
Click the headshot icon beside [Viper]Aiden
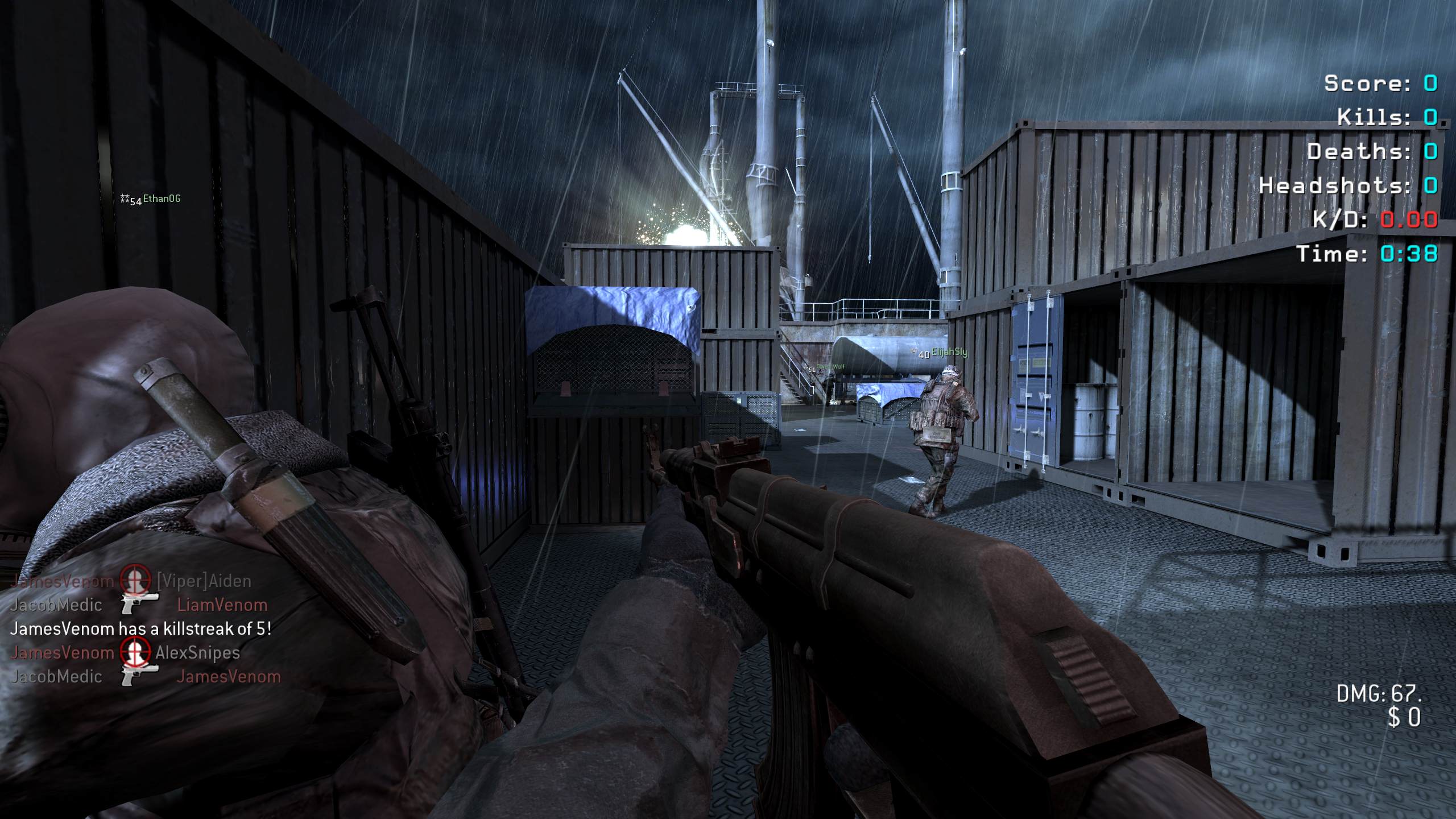point(136,580)
